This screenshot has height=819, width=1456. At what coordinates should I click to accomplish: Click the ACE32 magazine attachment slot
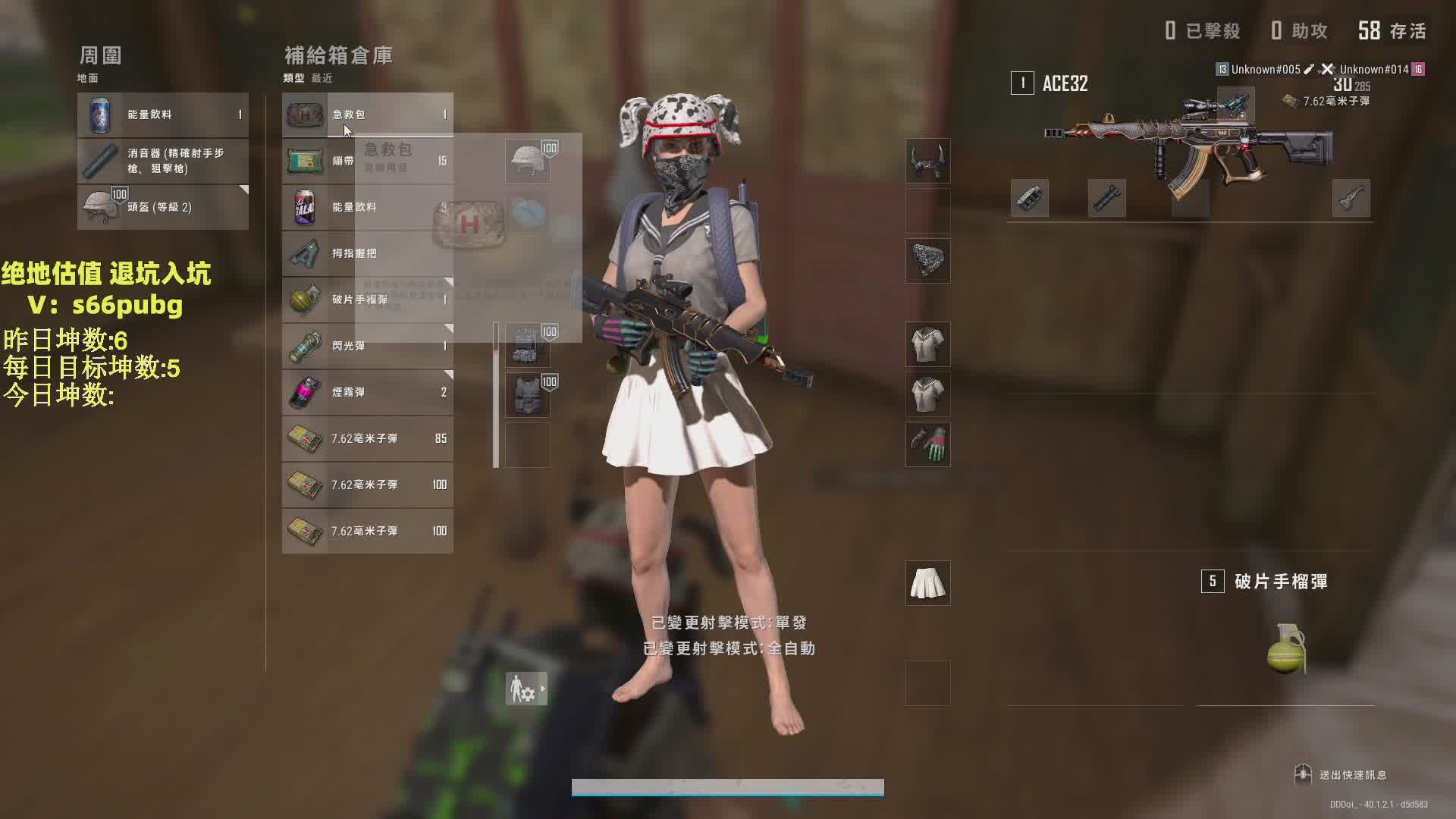1190,199
